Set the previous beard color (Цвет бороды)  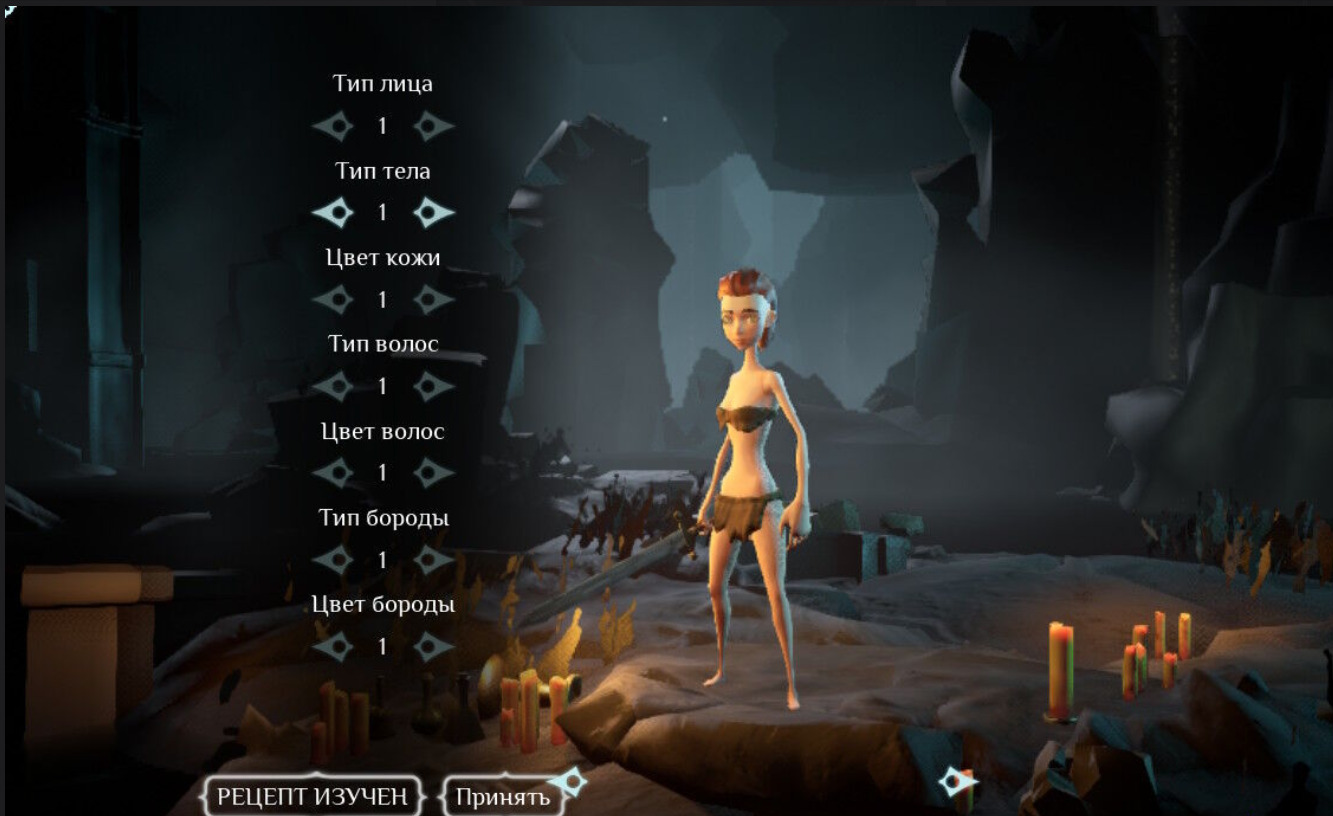(x=334, y=647)
